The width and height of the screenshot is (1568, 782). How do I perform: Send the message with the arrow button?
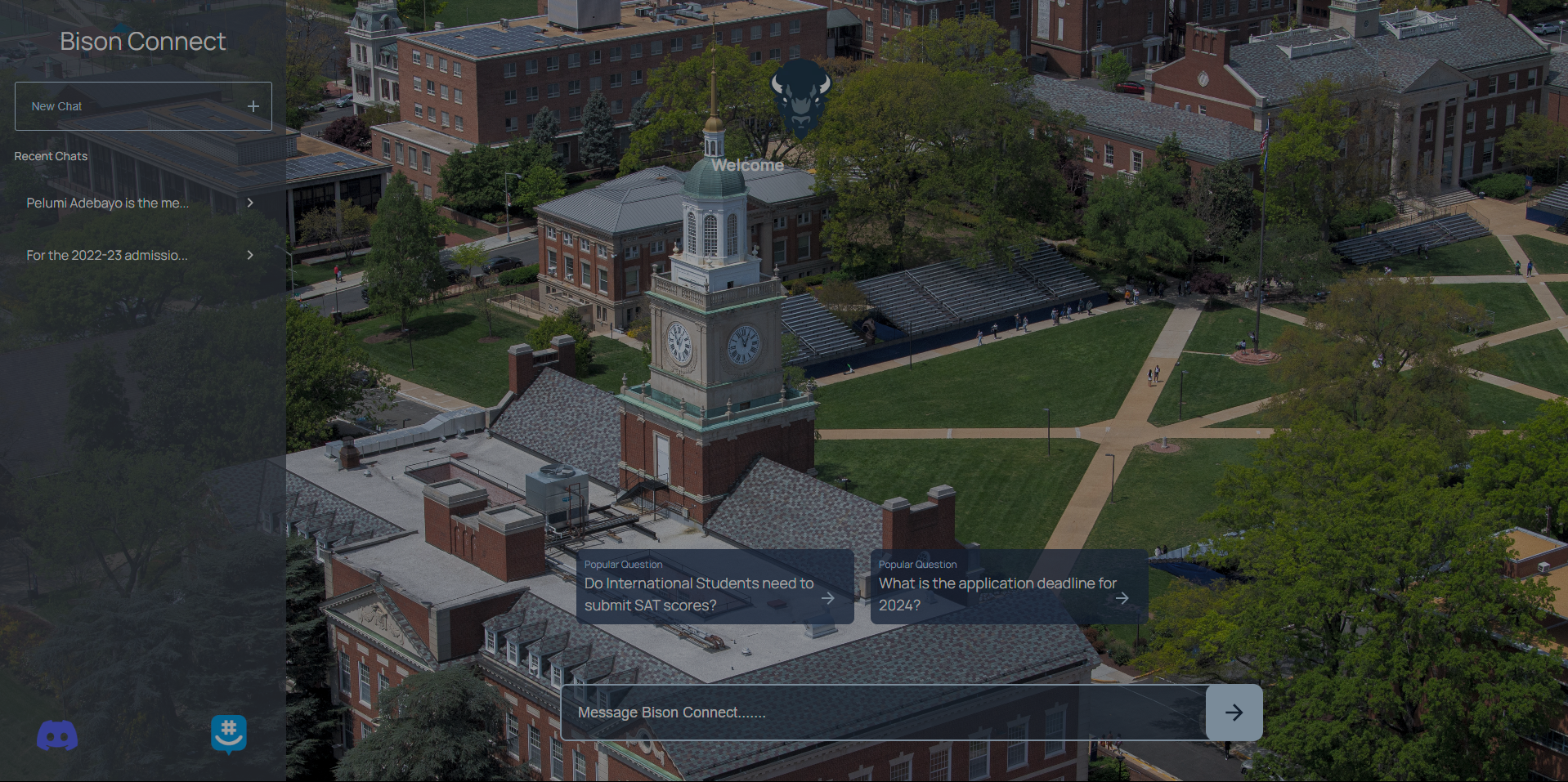tap(1234, 713)
